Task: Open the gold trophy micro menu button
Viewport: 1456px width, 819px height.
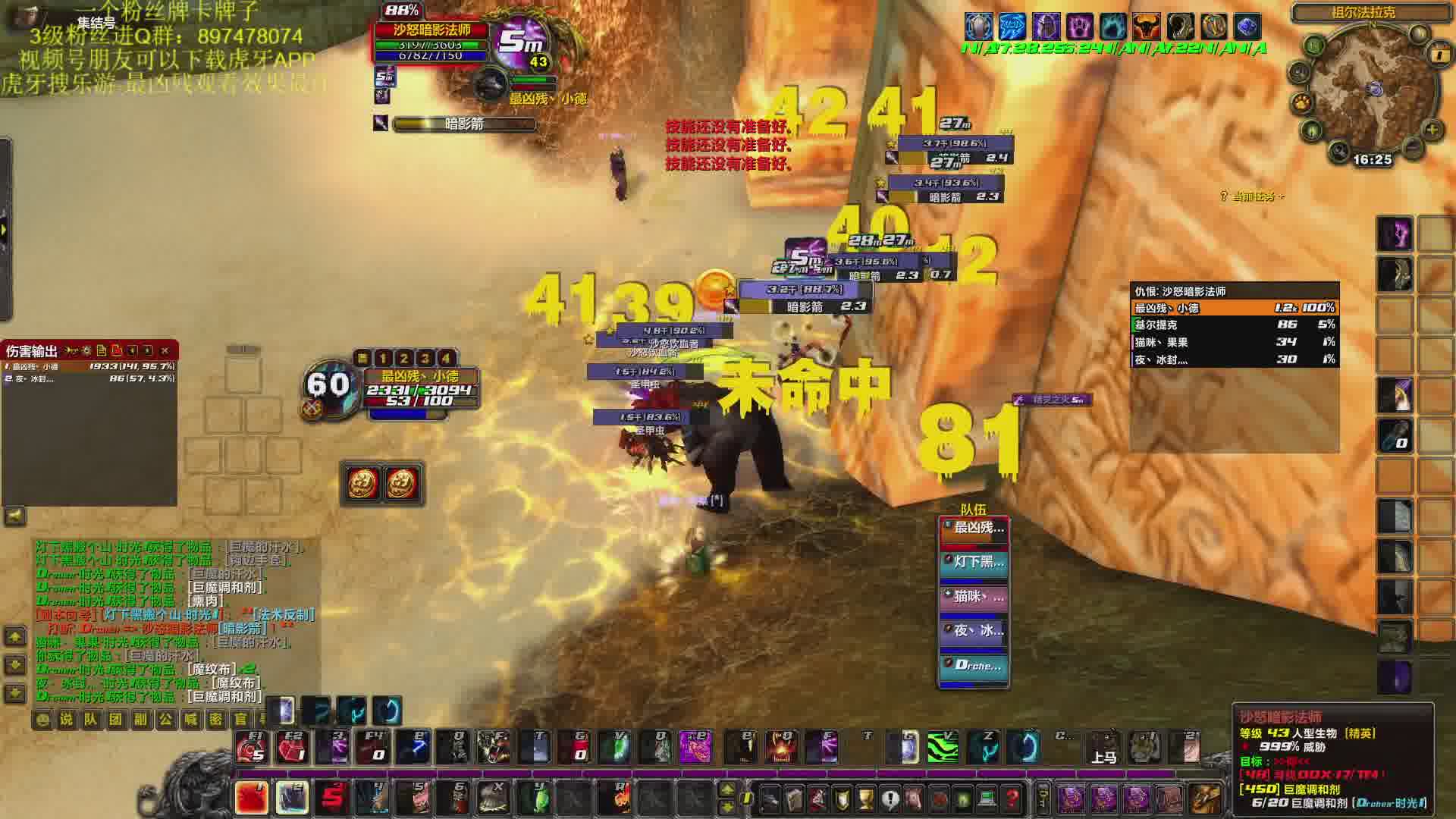Action: point(866,799)
